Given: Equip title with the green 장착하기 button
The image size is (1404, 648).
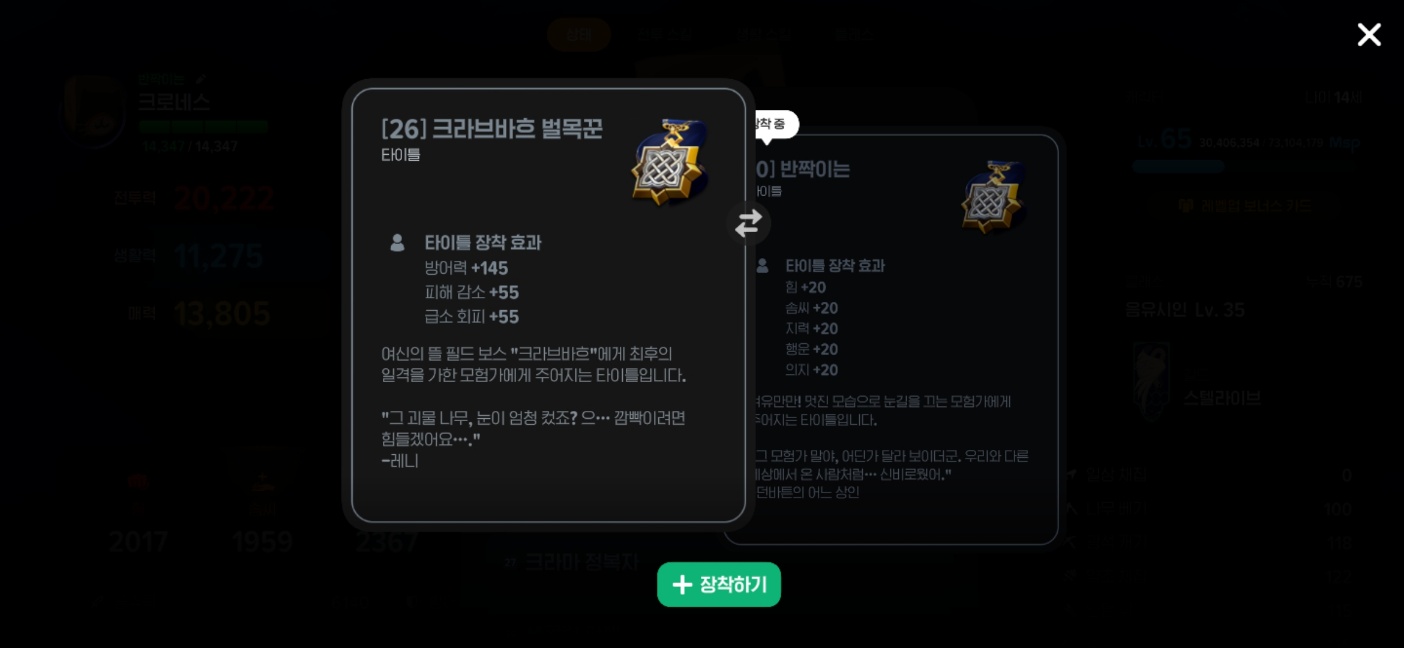Looking at the screenshot, I should (718, 585).
